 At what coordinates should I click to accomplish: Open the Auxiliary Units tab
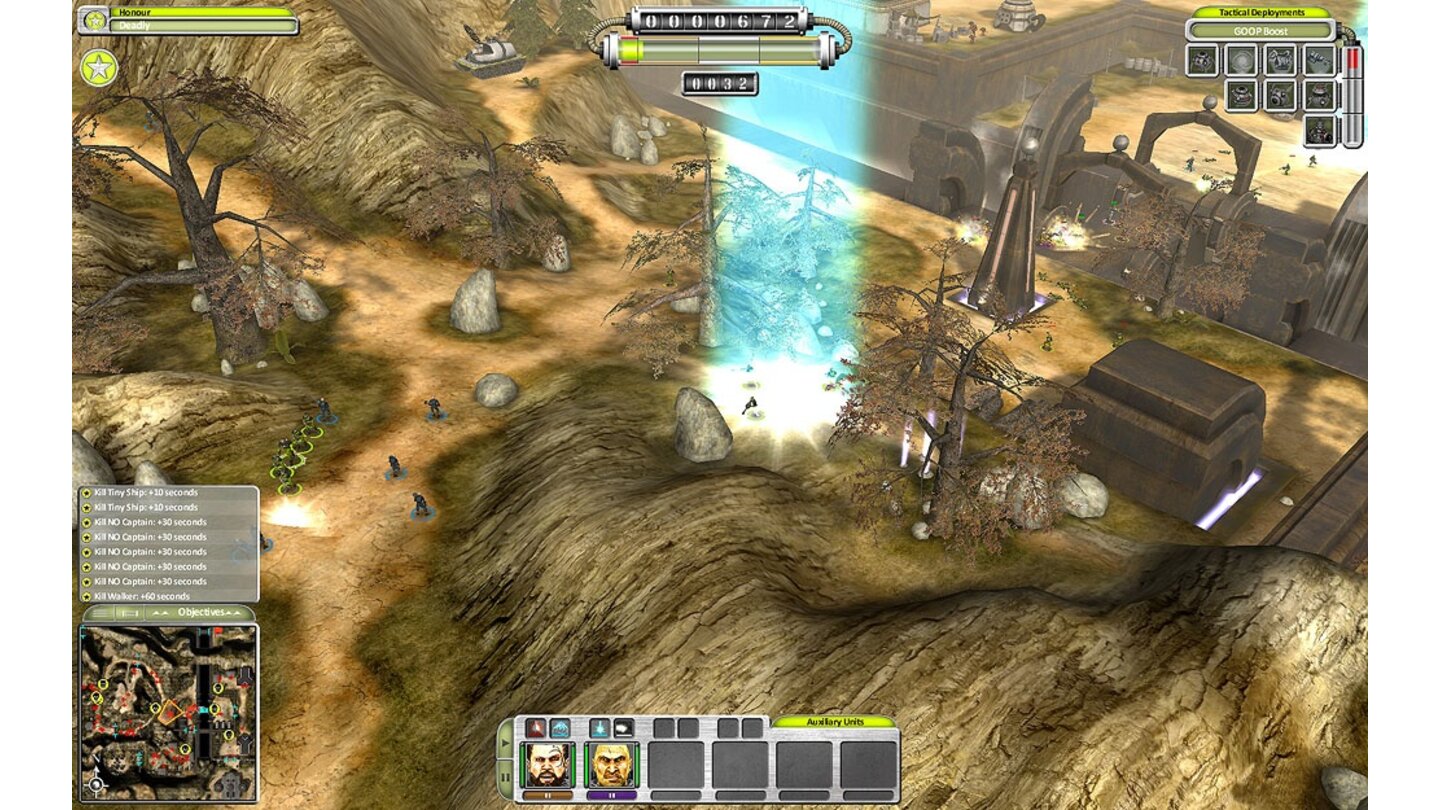(834, 721)
